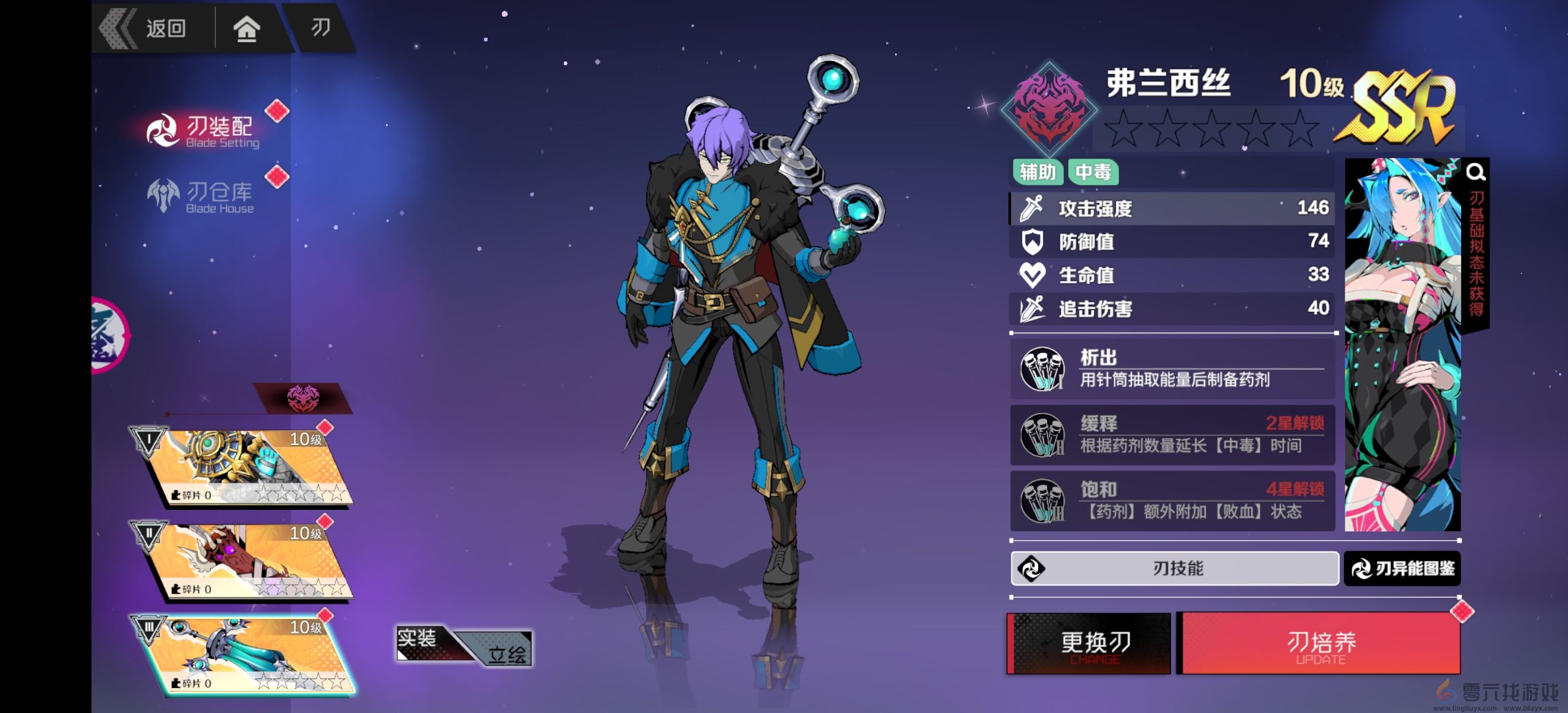The width and height of the screenshot is (1568, 713).
Task: Open the home screen via house icon
Action: coord(246,28)
